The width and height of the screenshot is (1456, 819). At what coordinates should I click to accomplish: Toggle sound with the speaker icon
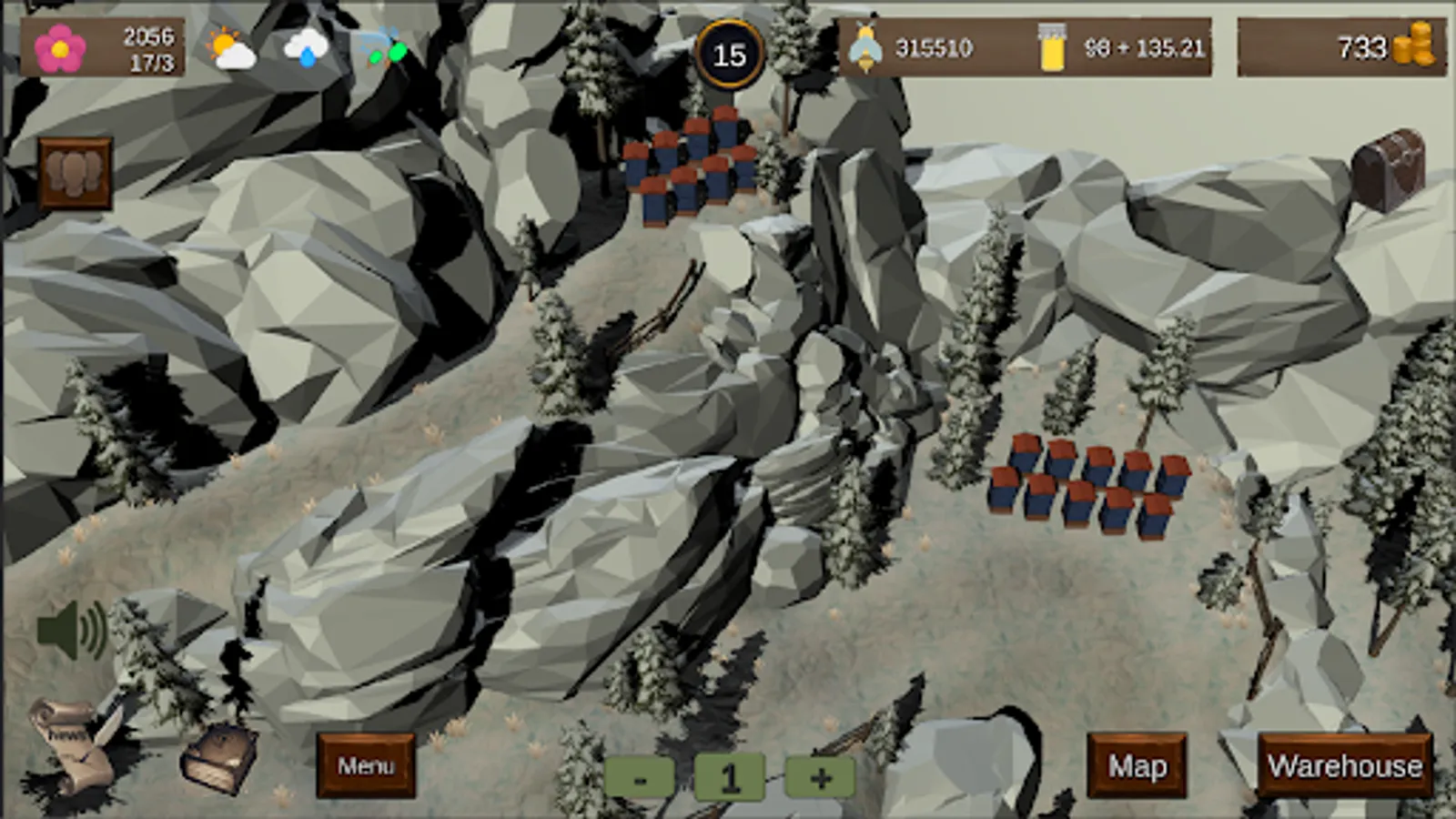(x=73, y=630)
